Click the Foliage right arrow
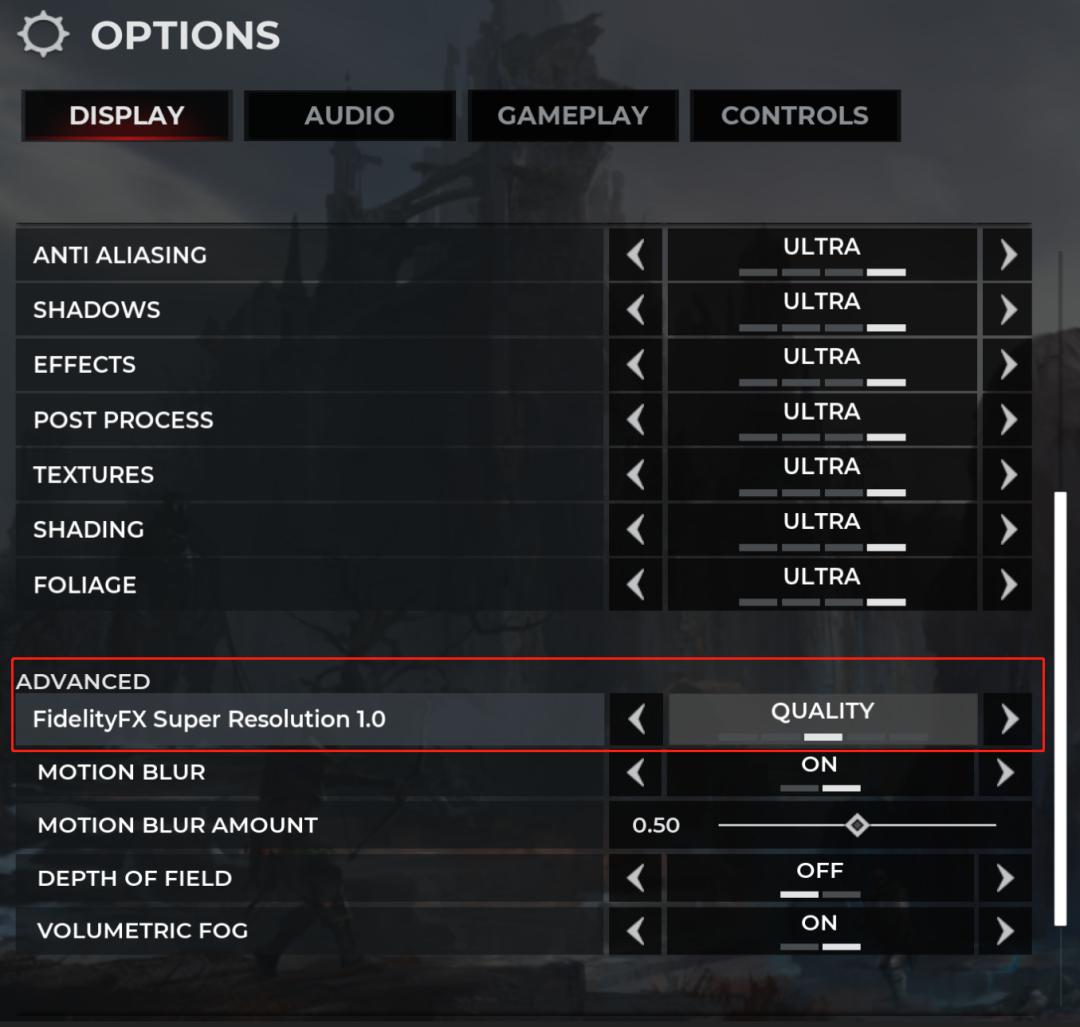The image size is (1080, 1027). coord(1007,585)
